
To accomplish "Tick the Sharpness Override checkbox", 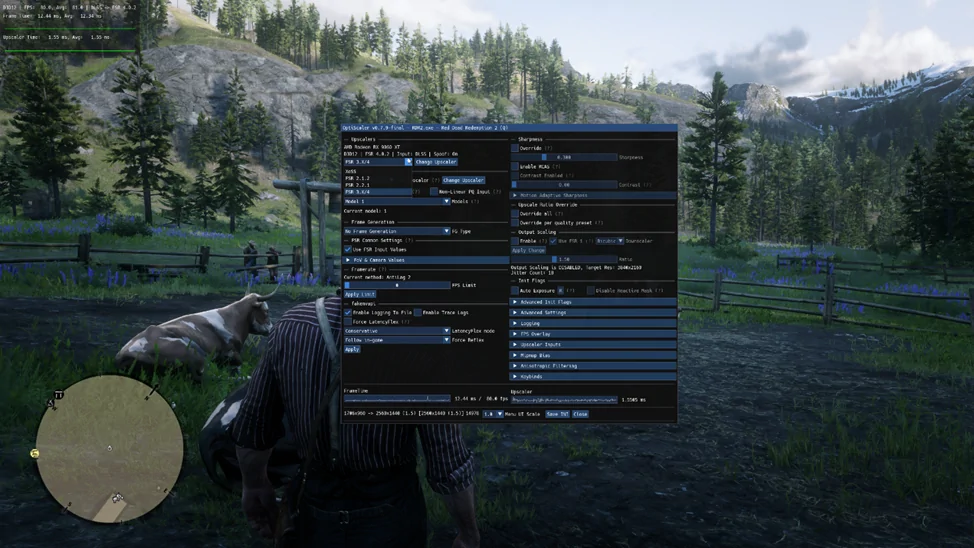I will (516, 148).
